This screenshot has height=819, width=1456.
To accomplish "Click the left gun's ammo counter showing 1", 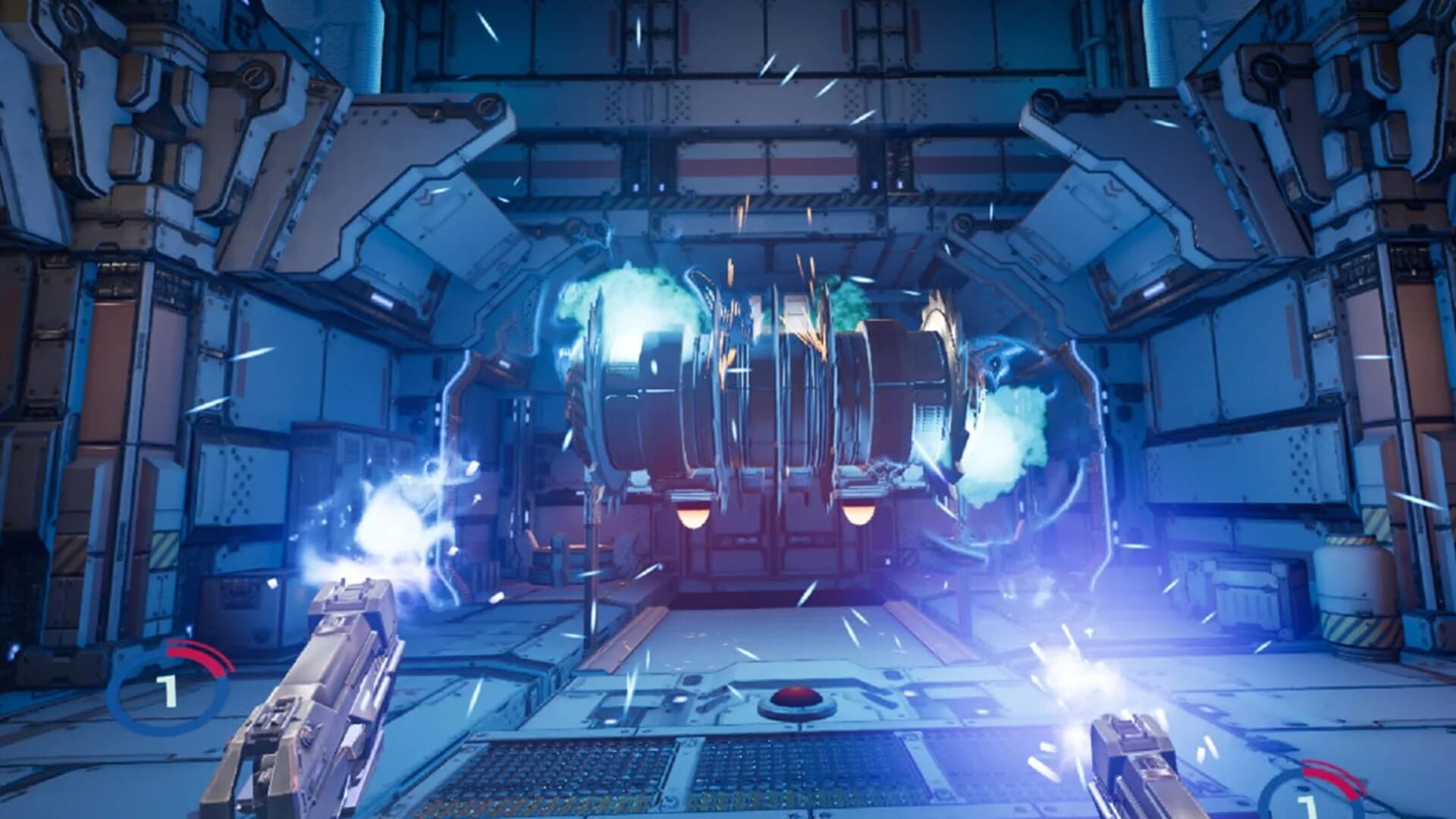I will (171, 690).
